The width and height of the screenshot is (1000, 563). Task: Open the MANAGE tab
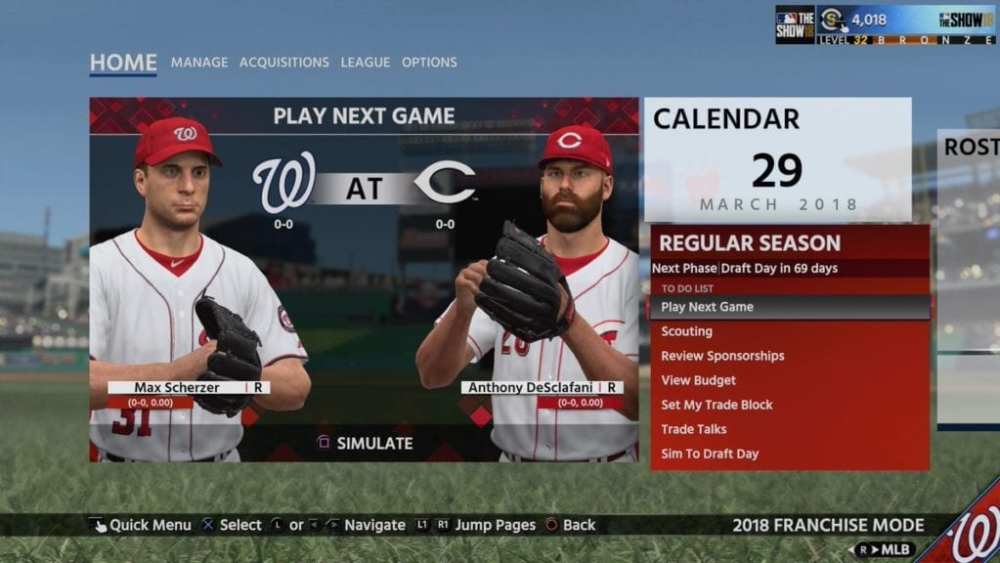click(x=199, y=62)
